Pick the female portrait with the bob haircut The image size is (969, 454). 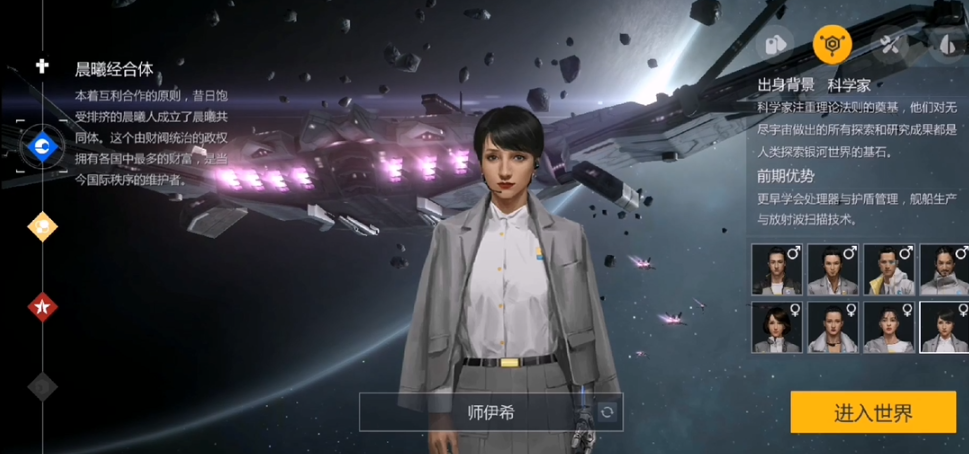pos(777,327)
